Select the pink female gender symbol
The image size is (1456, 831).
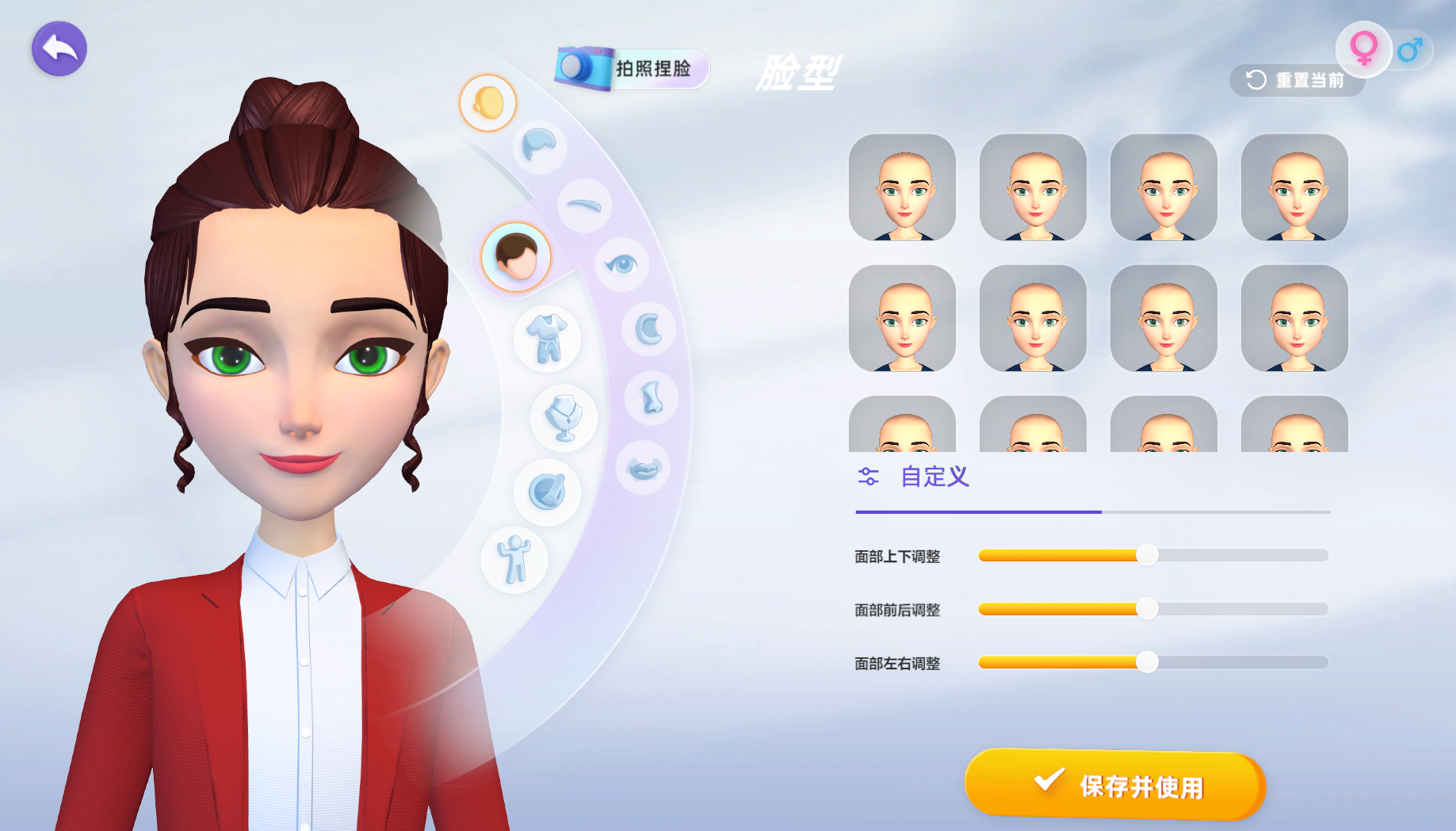point(1363,48)
